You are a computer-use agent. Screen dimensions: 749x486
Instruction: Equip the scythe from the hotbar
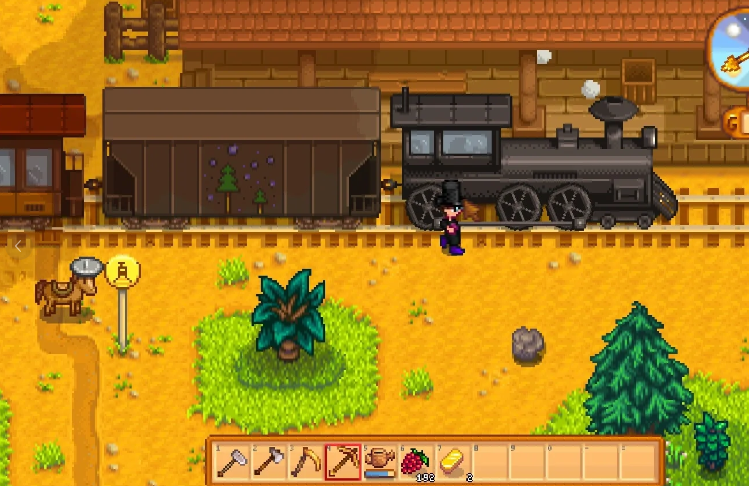306,461
